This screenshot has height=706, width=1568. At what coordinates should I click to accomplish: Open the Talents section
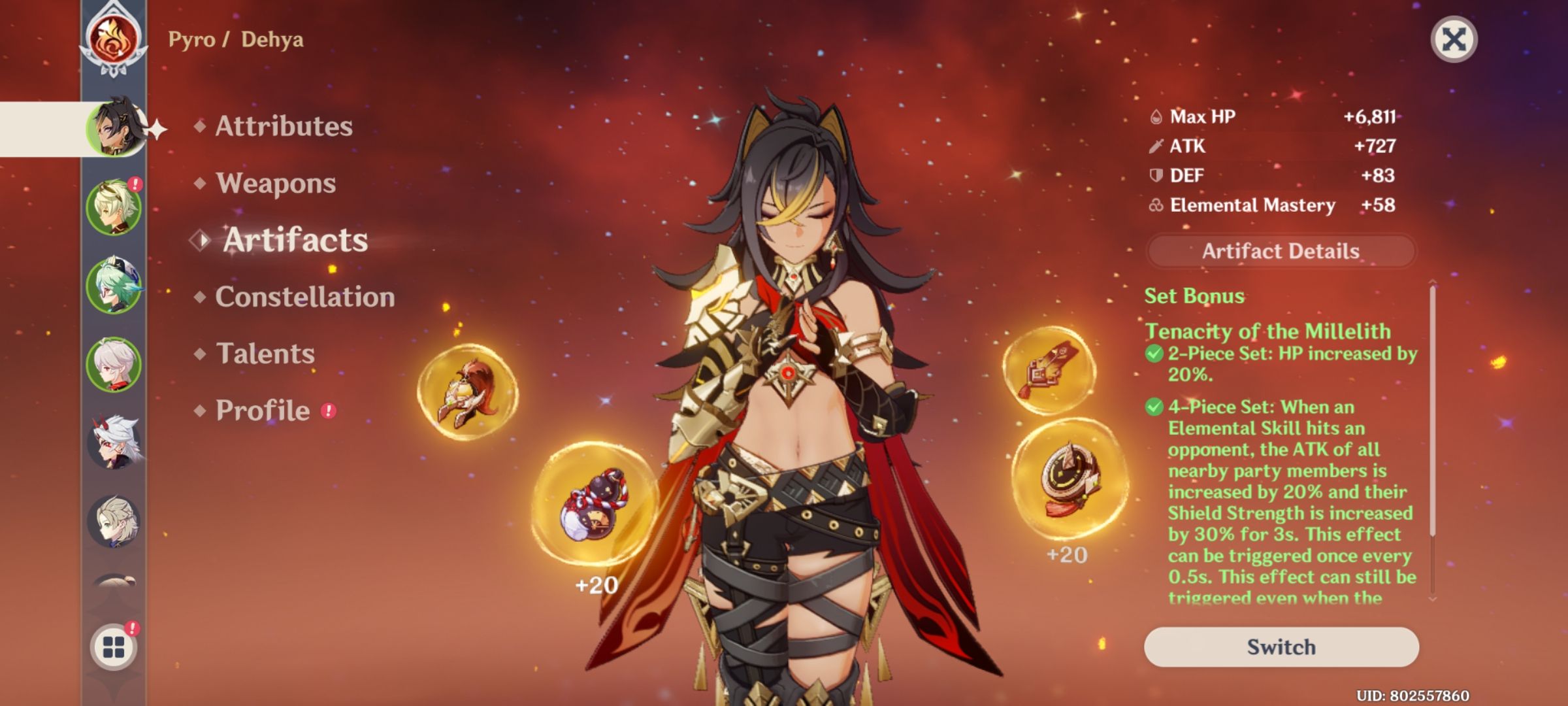coord(265,354)
